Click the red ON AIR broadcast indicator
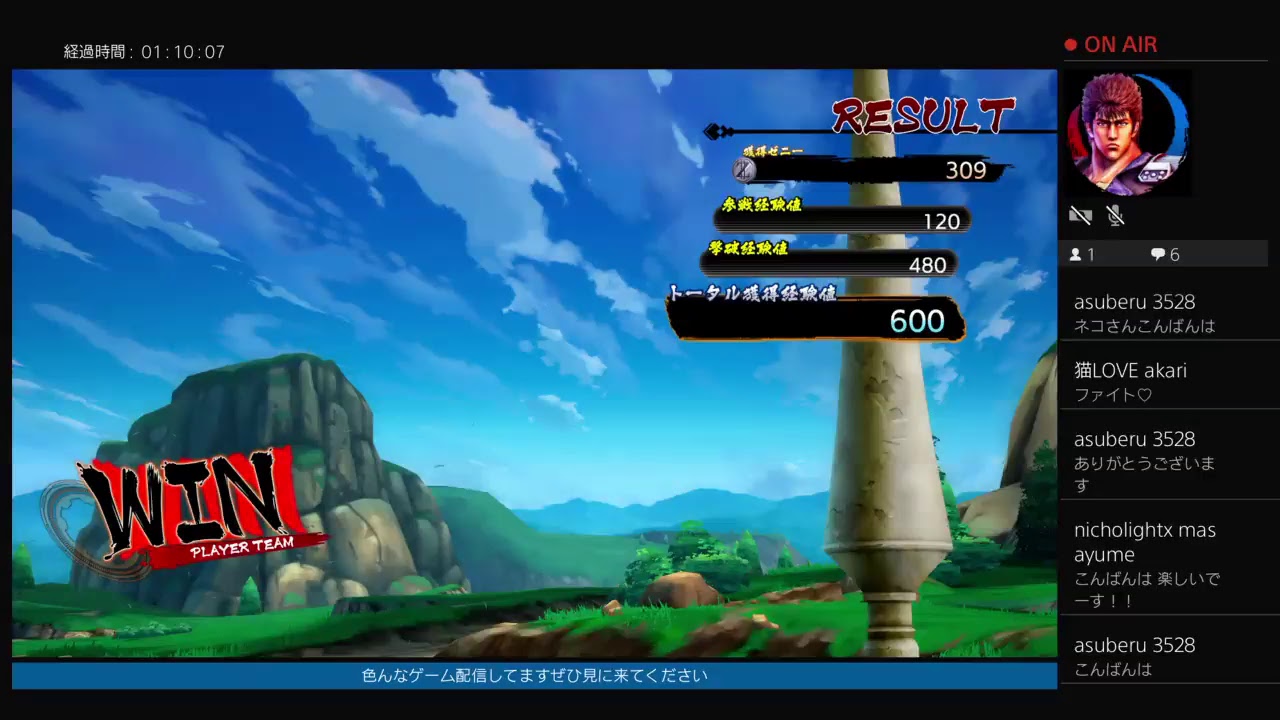 pyautogui.click(x=1113, y=44)
